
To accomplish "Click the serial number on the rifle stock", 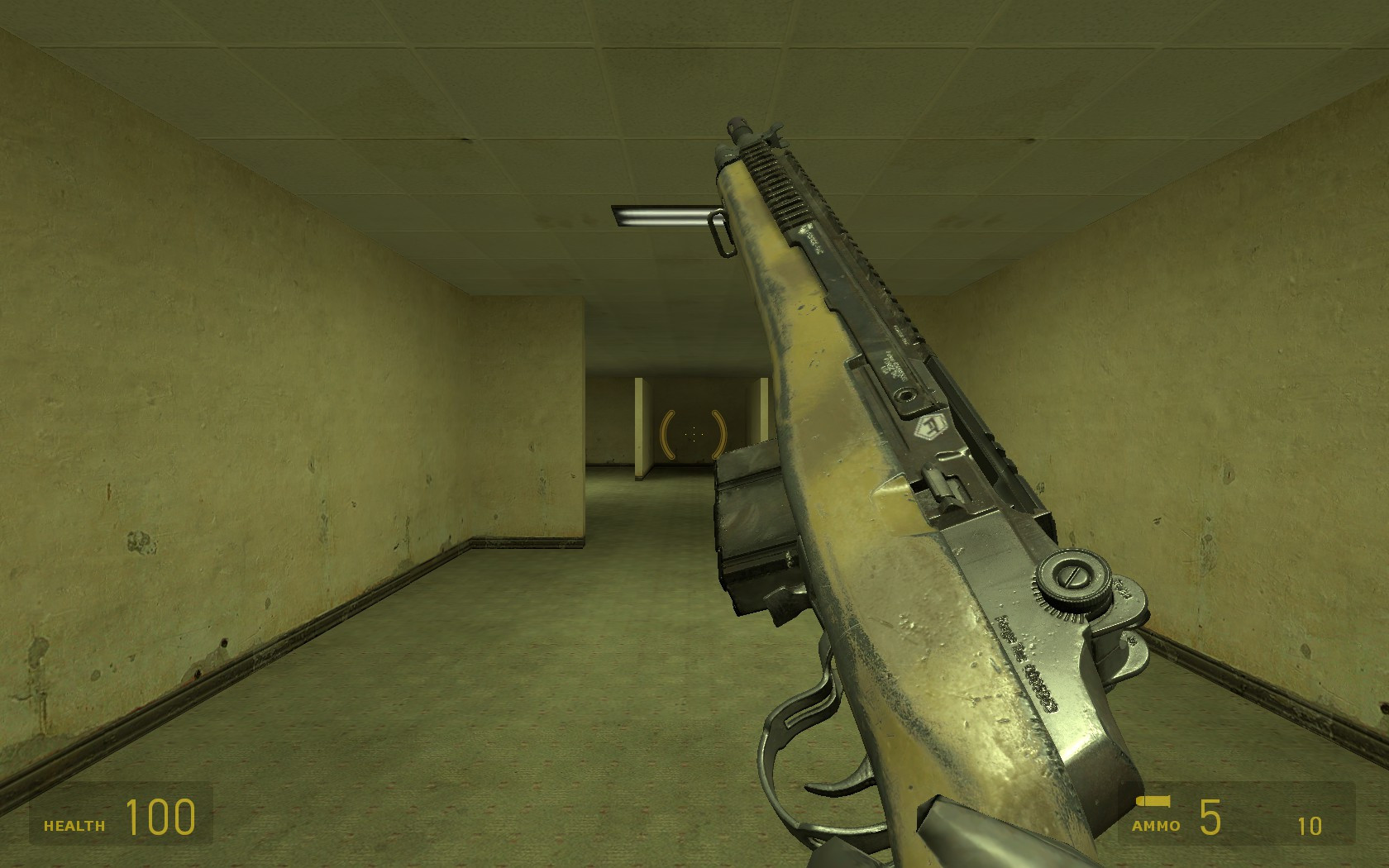I will [1028, 661].
